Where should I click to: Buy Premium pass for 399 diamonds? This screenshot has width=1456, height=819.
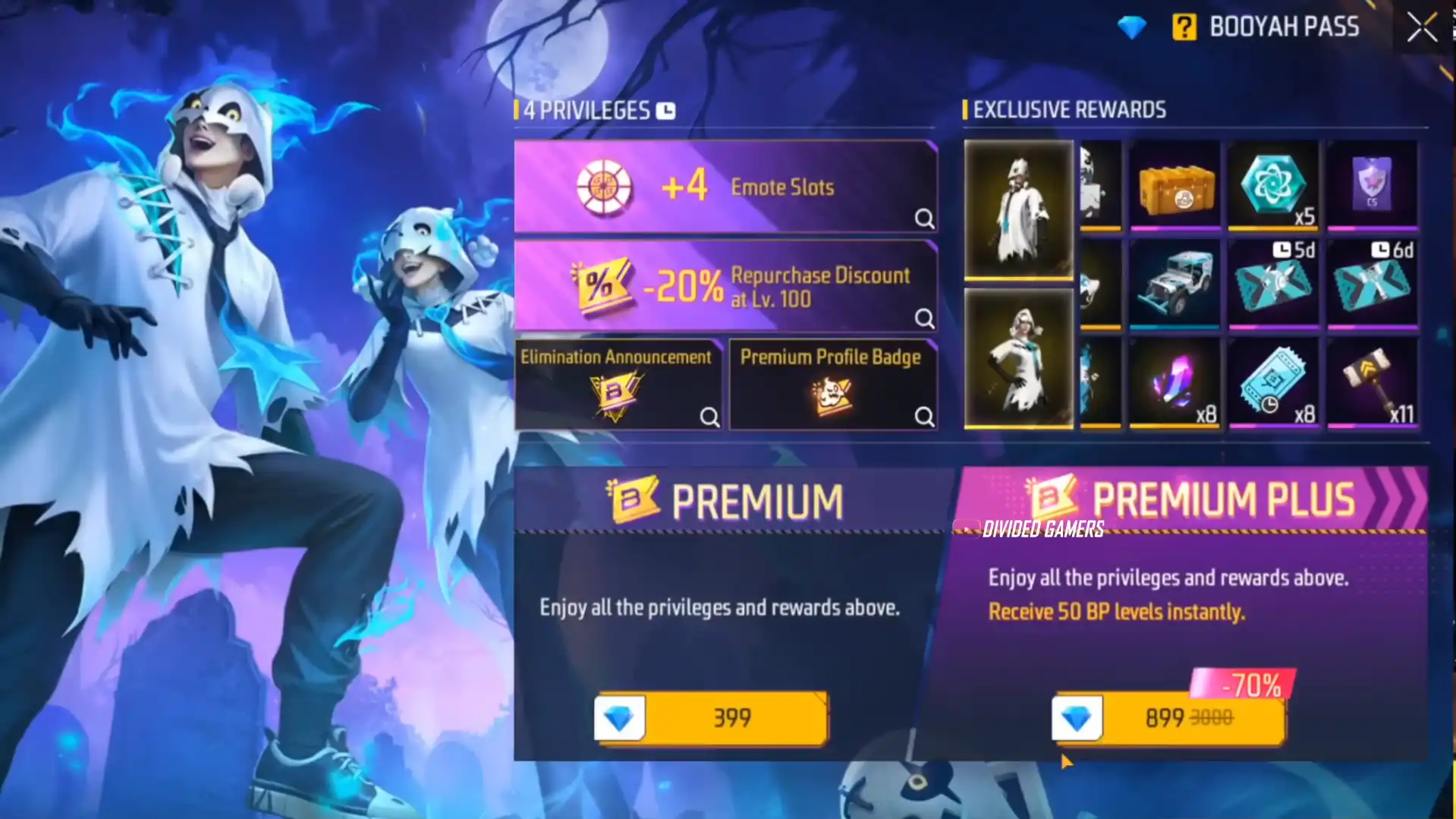click(711, 717)
